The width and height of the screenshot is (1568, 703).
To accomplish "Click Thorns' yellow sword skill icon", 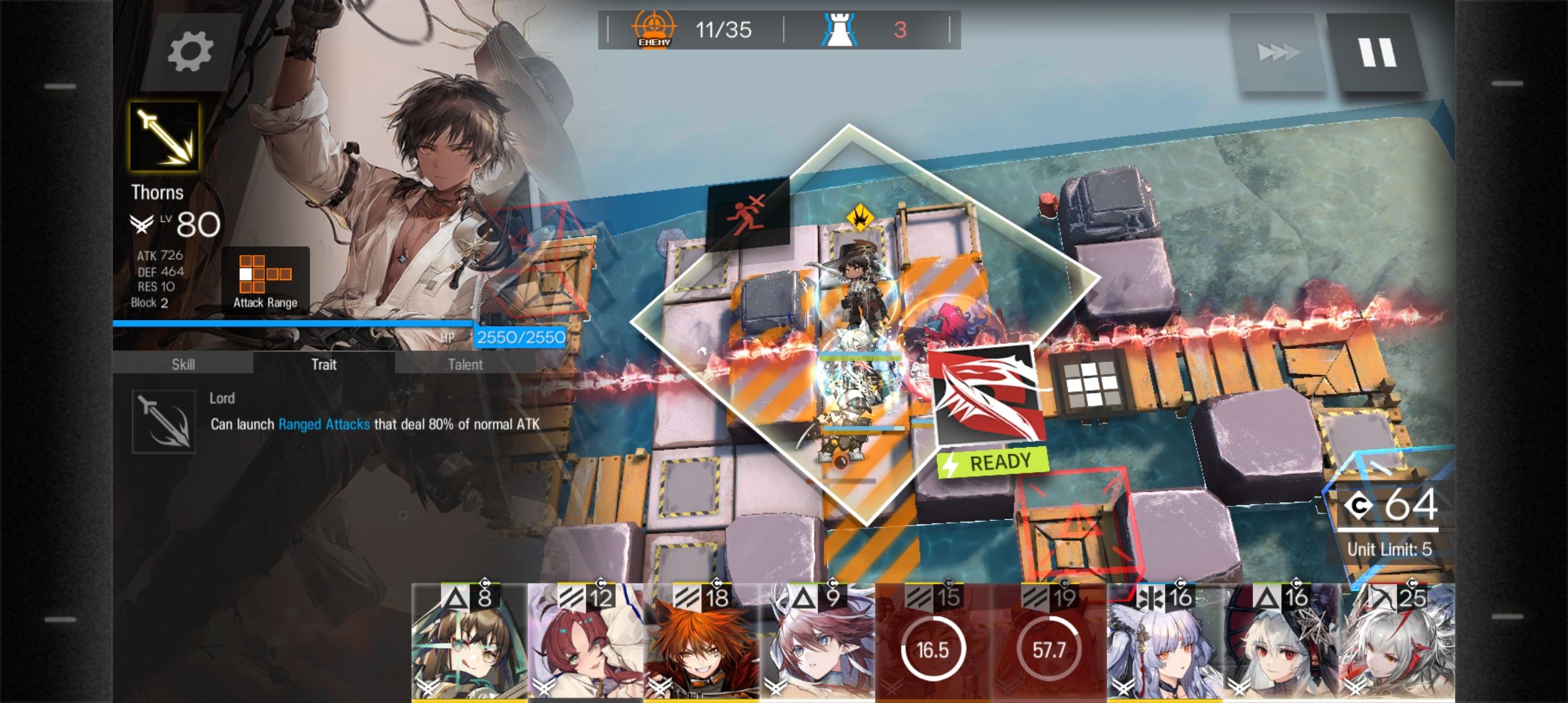I will (164, 136).
